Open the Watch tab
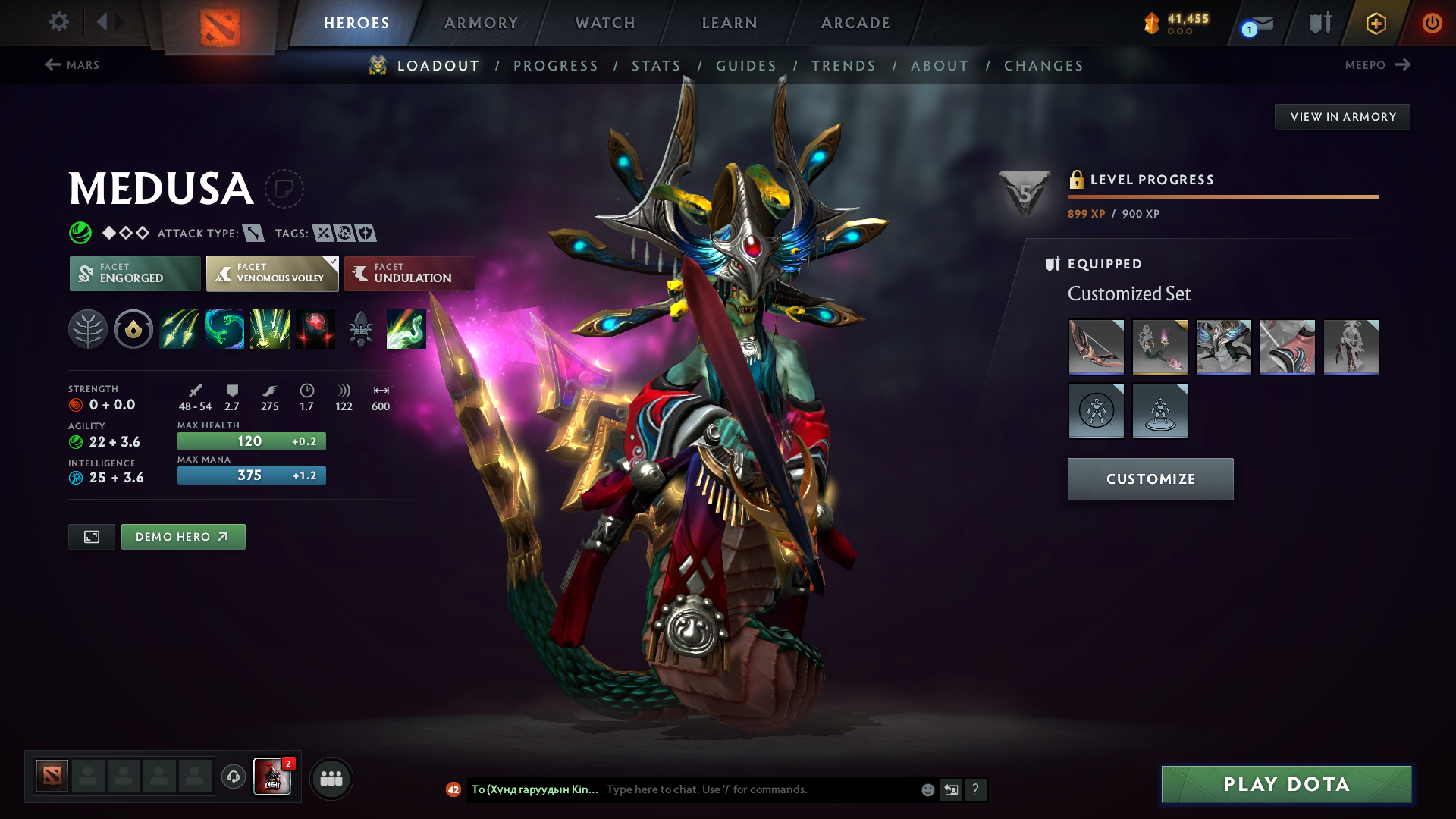This screenshot has height=819, width=1456. coord(605,23)
